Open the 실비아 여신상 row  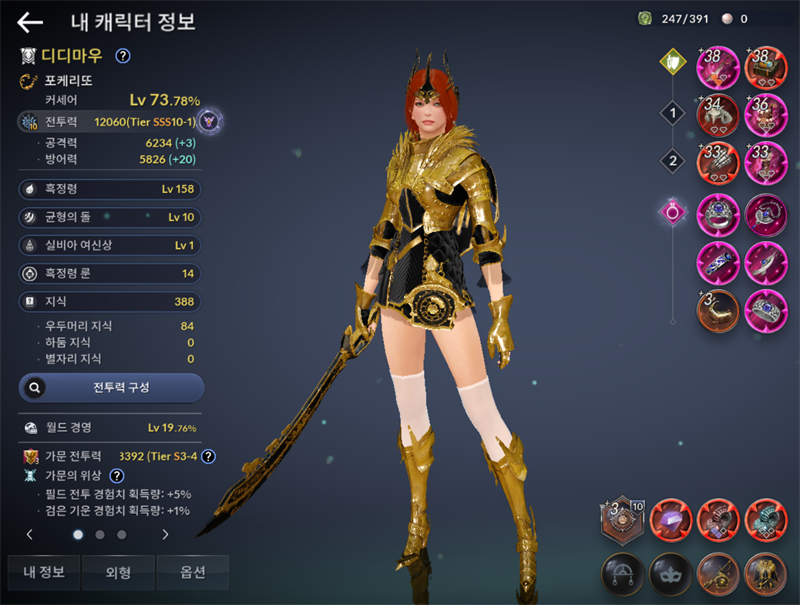pyautogui.click(x=110, y=244)
